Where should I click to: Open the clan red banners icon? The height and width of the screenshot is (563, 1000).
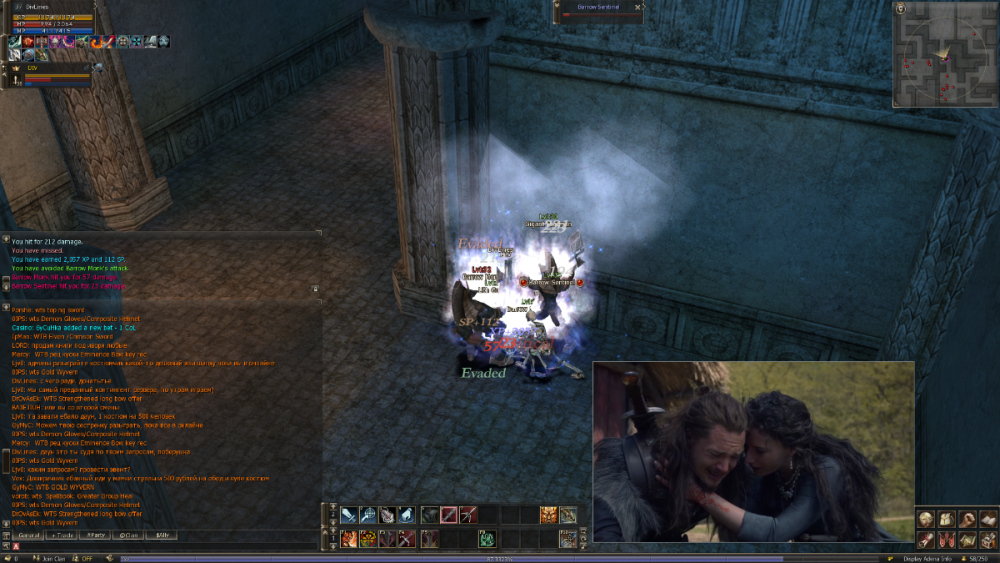click(x=946, y=540)
